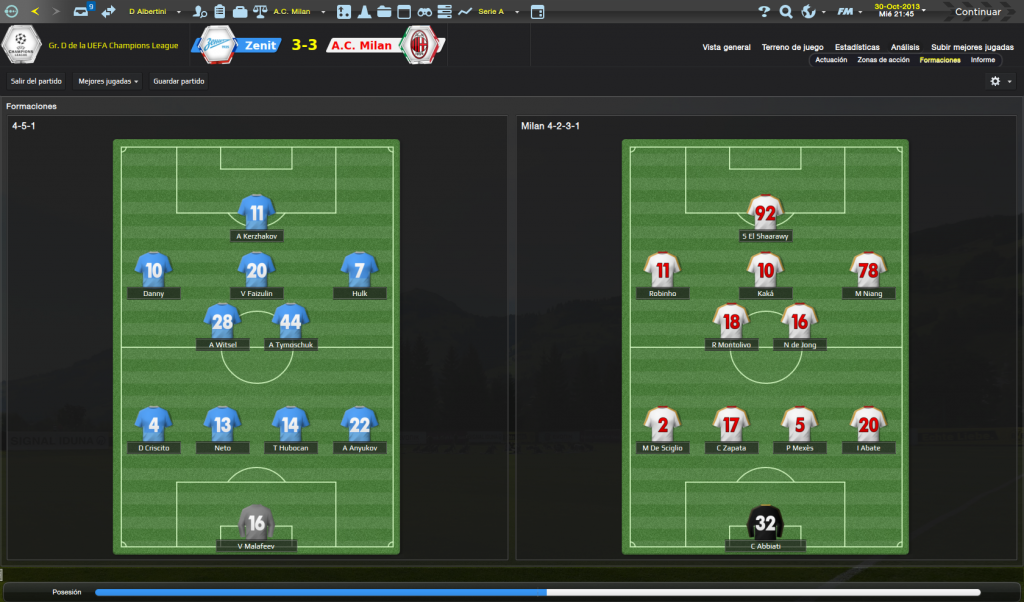Open the magnifying glass search

point(785,12)
